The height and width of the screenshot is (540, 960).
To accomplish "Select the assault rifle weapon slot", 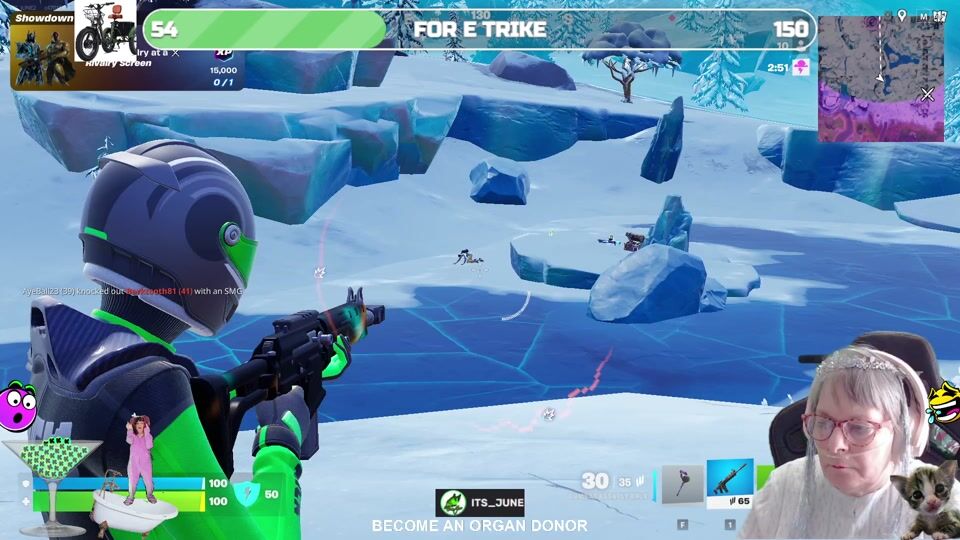I will [x=729, y=484].
